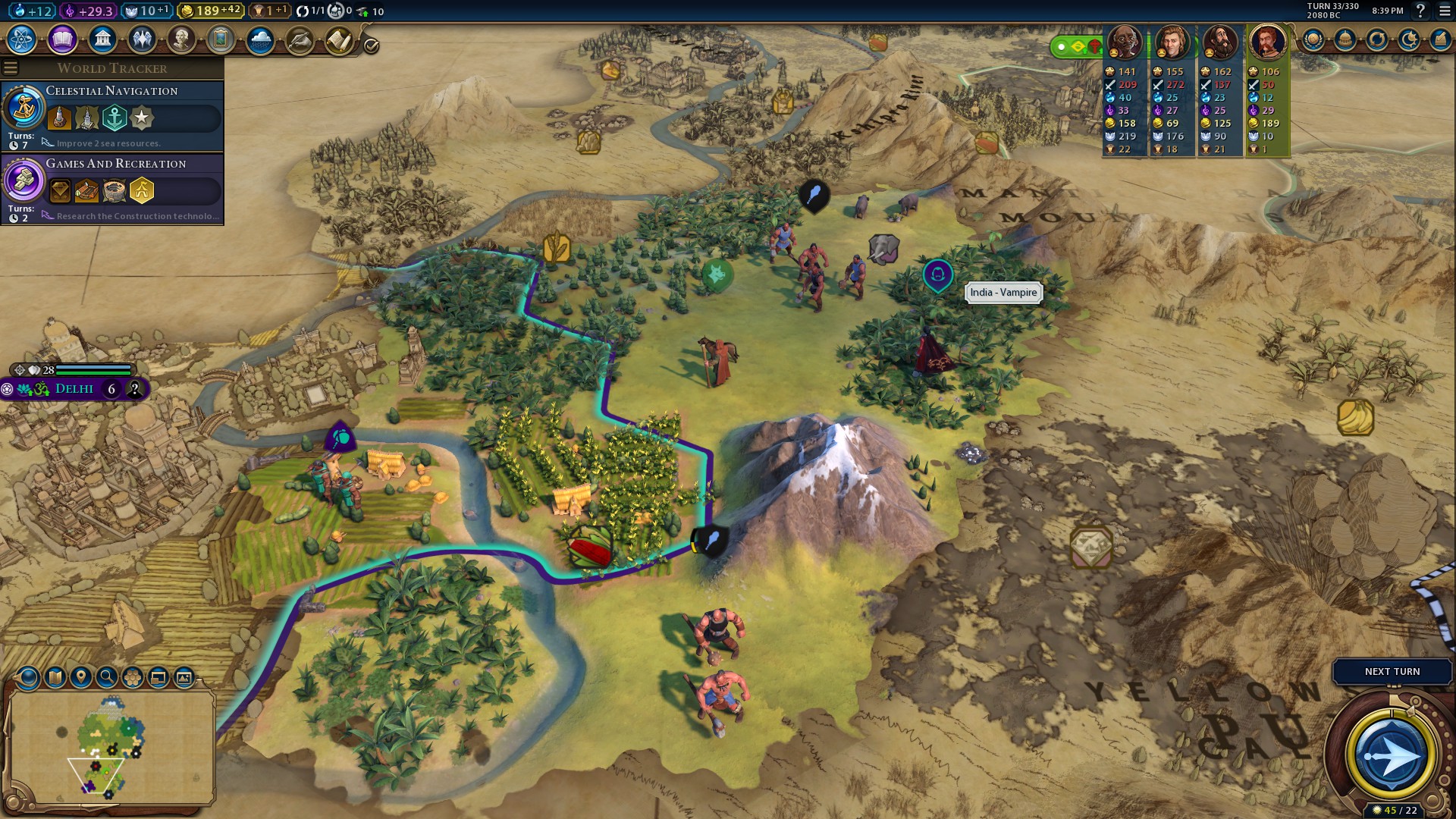This screenshot has height=819, width=1456.
Task: Open the Civics Tree book icon
Action: click(62, 39)
